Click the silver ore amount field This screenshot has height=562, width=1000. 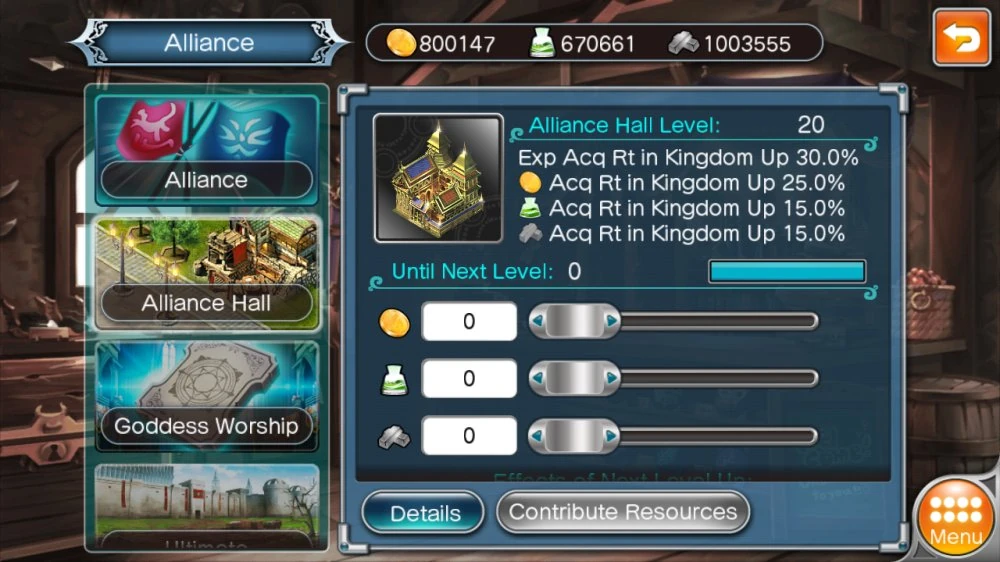coord(469,436)
